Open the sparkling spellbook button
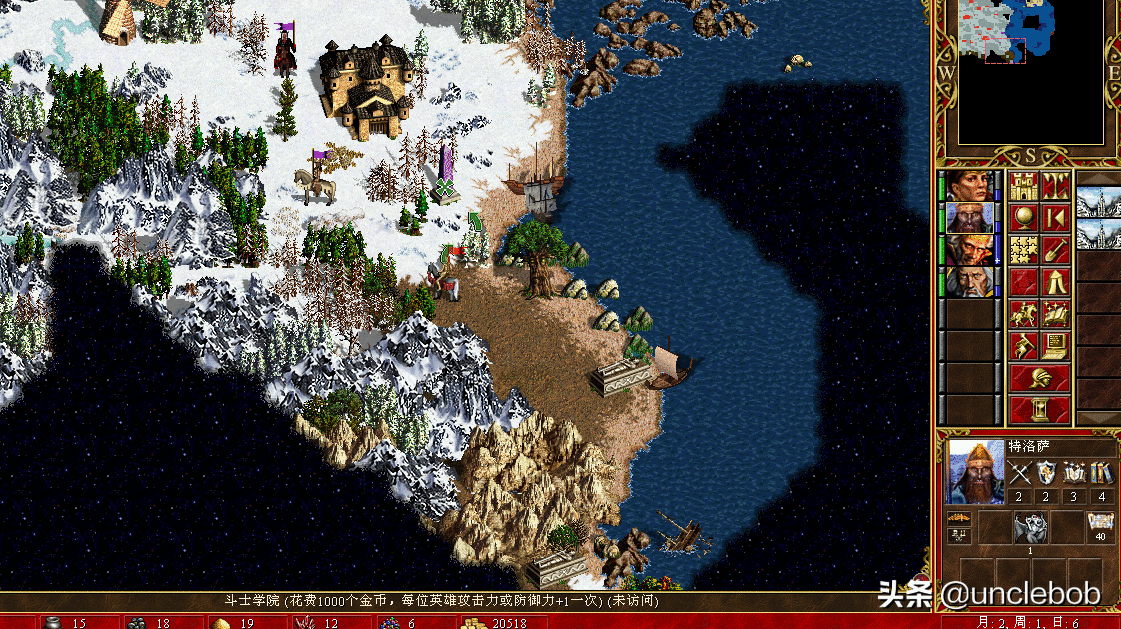The image size is (1121, 629). coord(1056,314)
